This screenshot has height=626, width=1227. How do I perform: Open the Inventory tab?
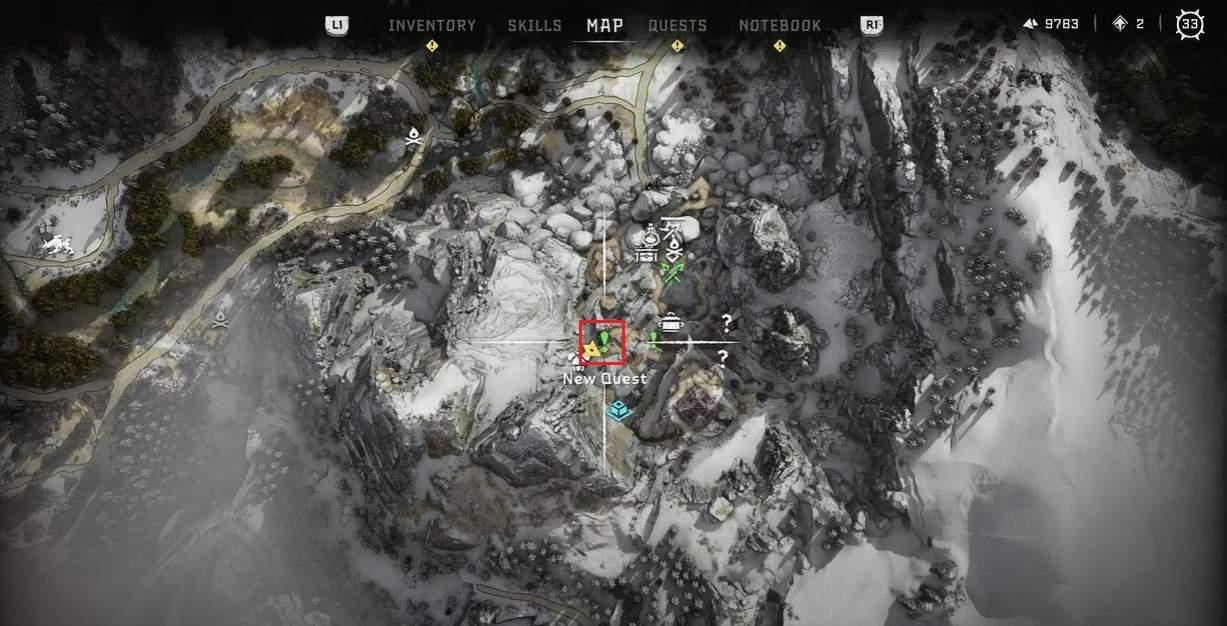tap(432, 25)
